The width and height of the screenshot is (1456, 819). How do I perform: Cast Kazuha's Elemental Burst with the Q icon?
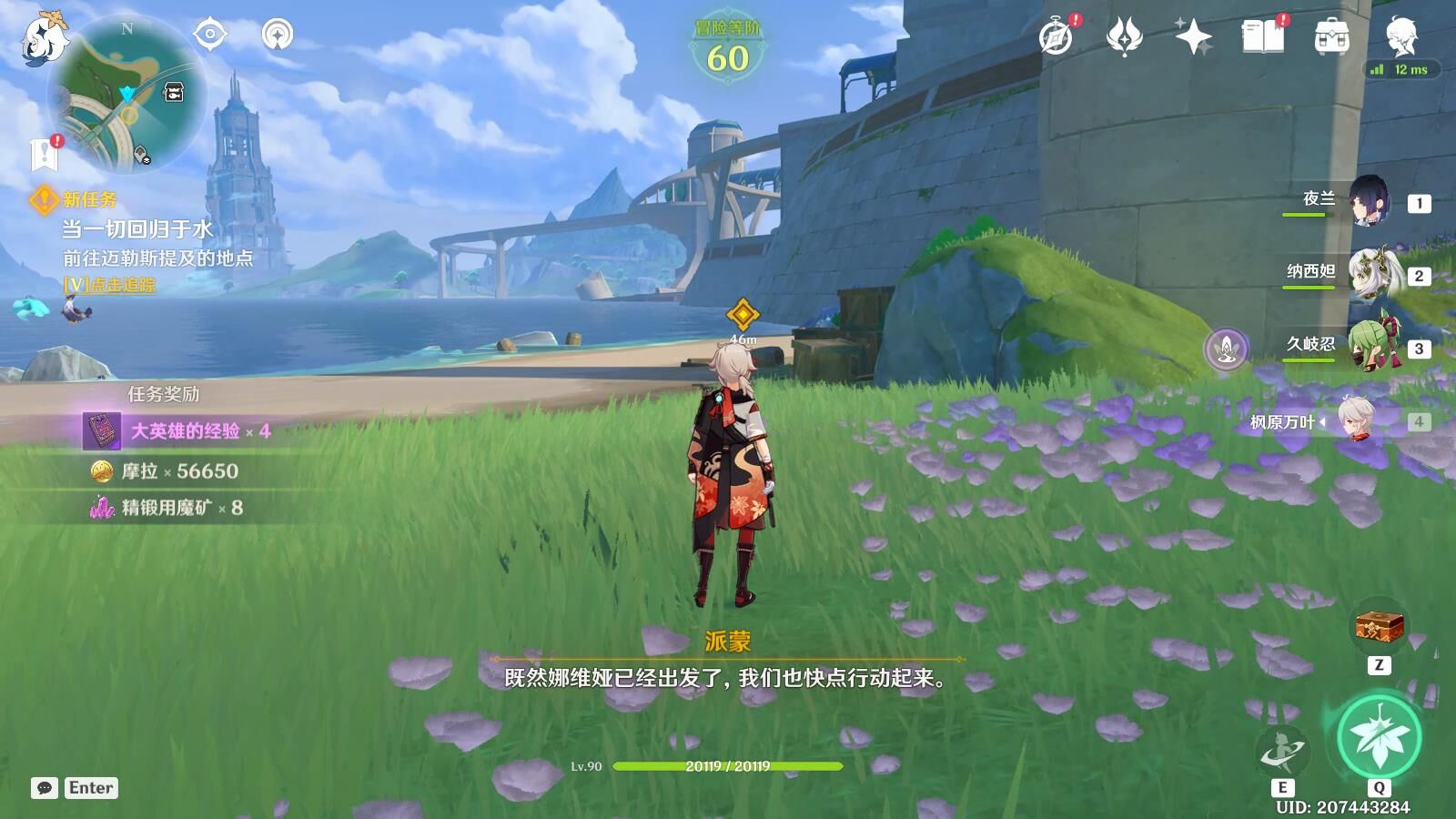[x=1380, y=735]
